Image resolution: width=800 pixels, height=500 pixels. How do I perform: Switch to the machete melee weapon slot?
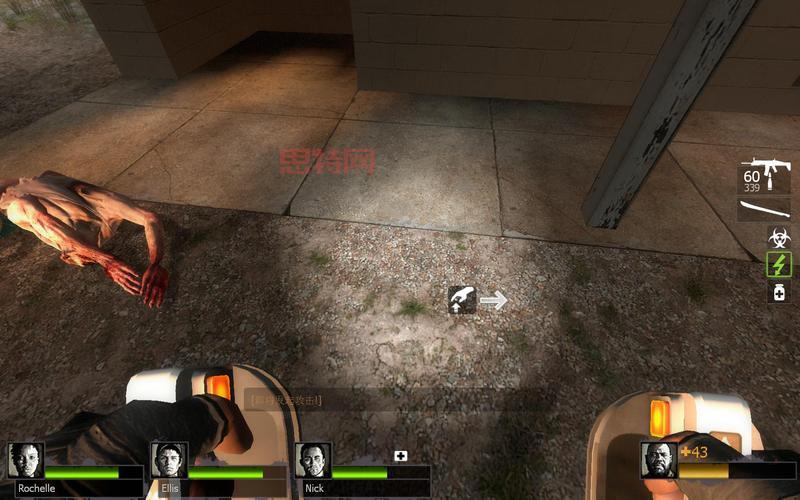coord(765,209)
